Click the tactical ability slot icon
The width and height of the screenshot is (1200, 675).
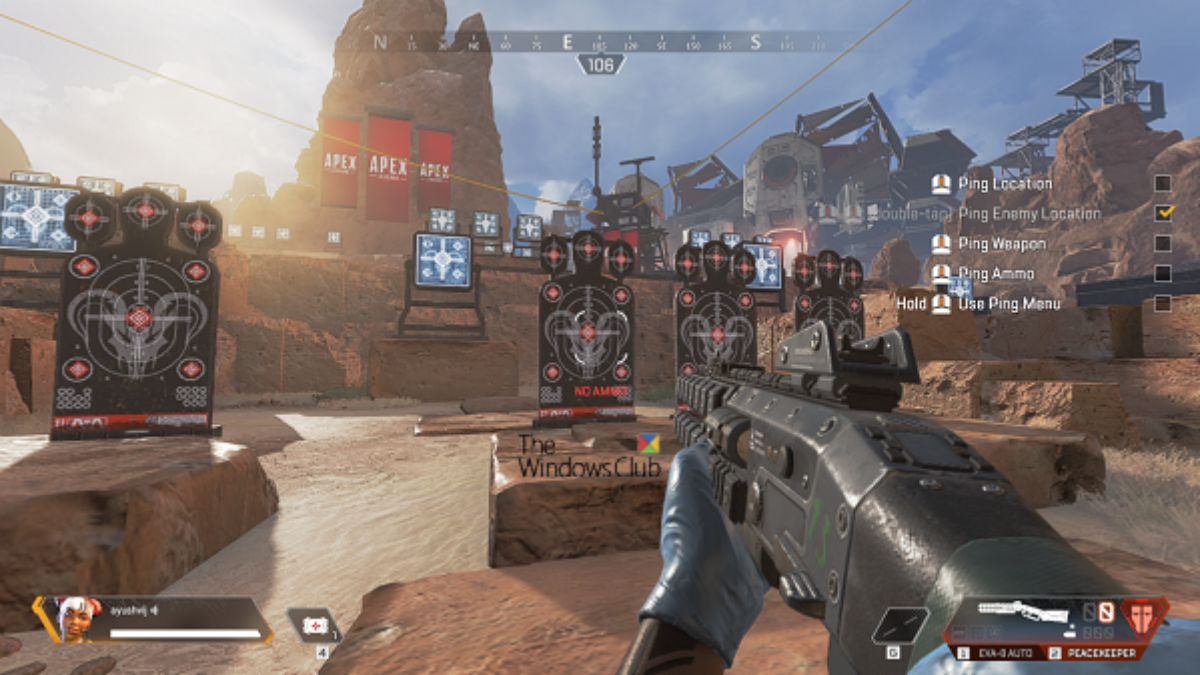coord(899,626)
